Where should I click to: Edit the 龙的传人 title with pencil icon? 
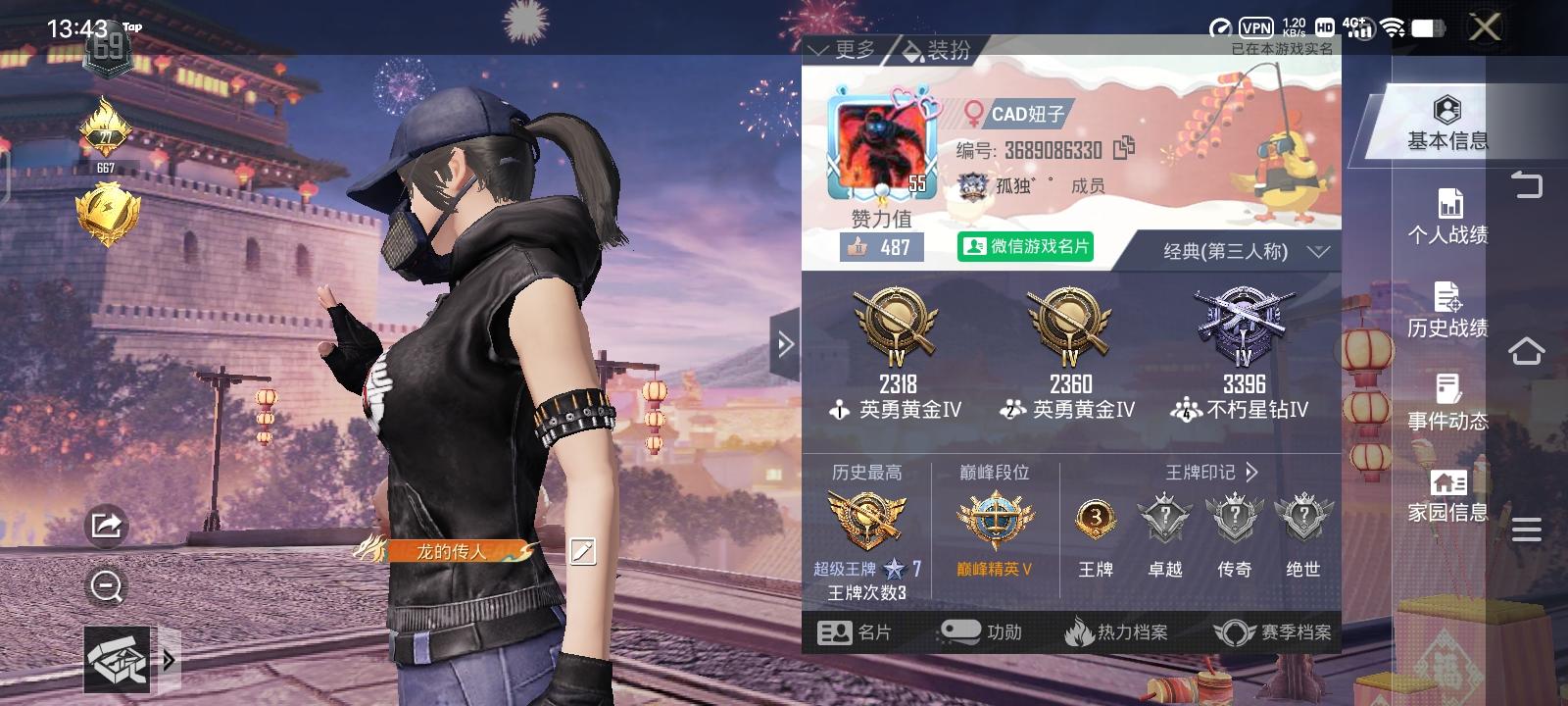[582, 553]
